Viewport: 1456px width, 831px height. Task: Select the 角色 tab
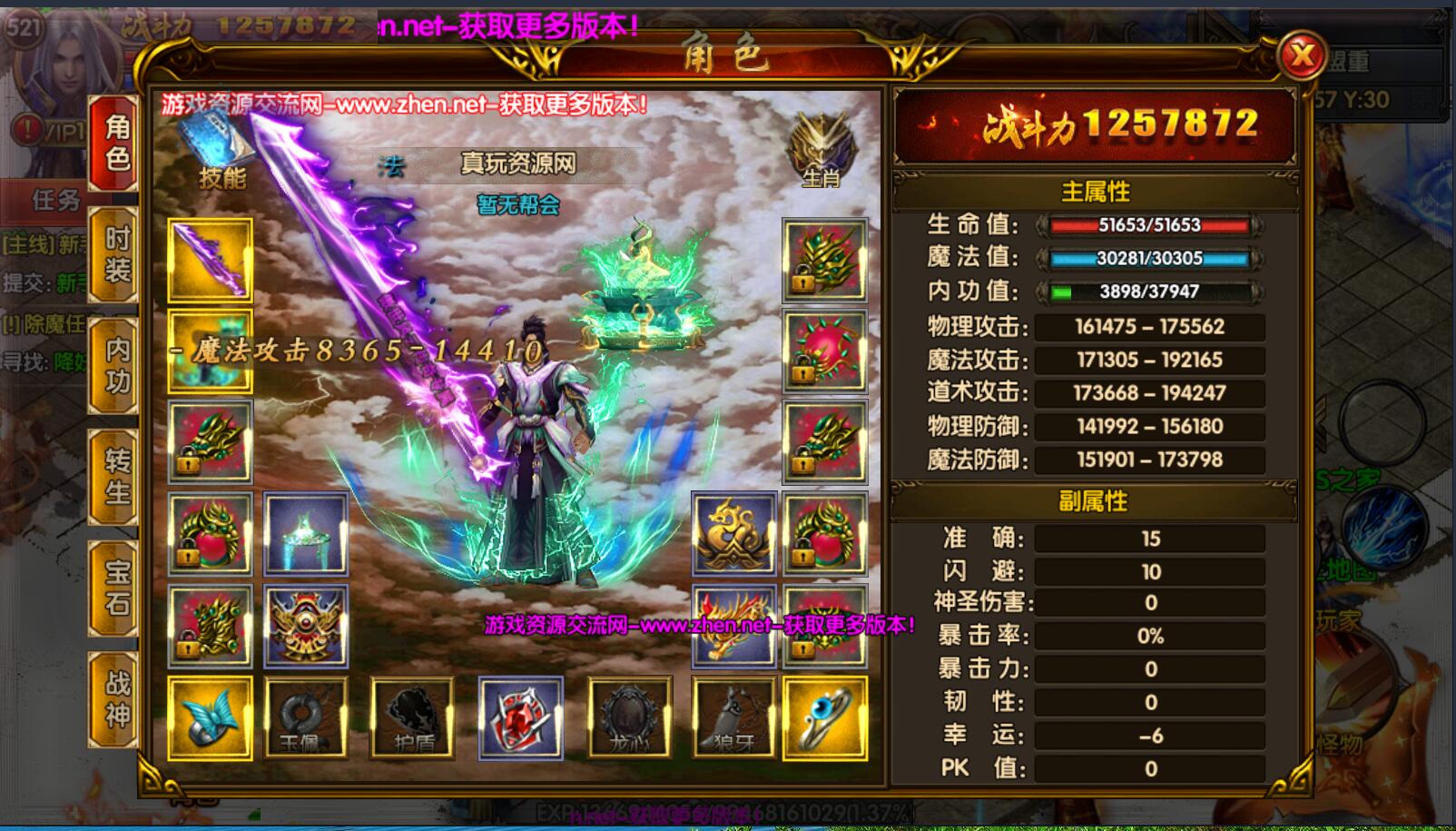115,143
